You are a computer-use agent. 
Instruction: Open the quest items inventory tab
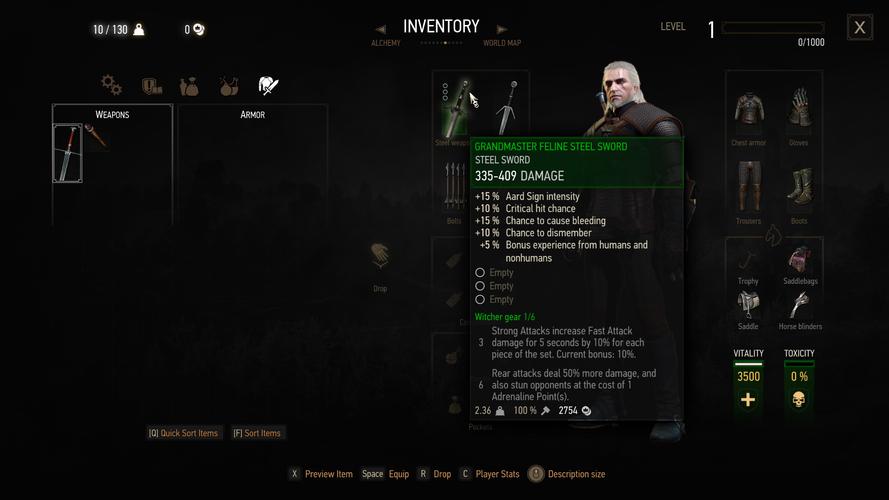coord(151,85)
